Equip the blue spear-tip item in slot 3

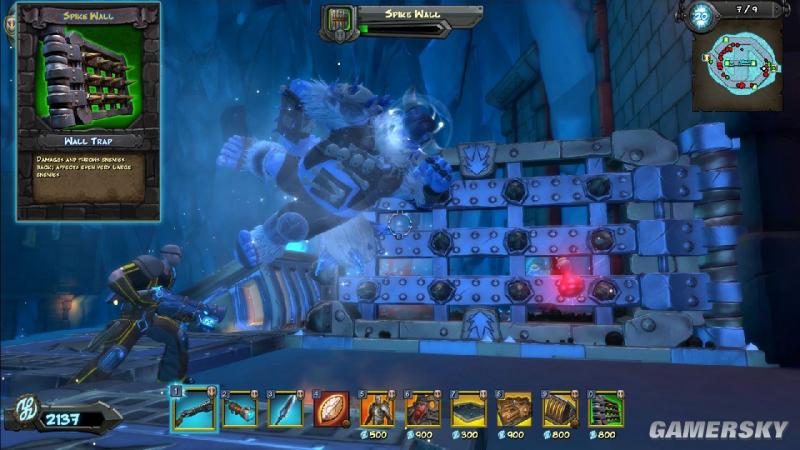point(285,409)
